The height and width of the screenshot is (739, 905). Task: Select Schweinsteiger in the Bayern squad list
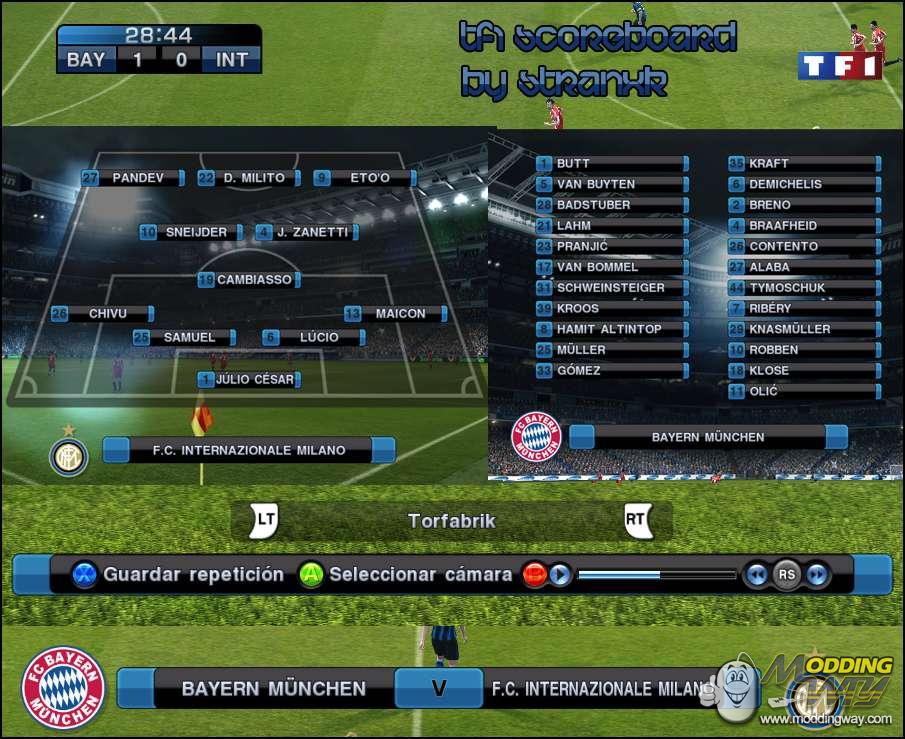coord(610,288)
